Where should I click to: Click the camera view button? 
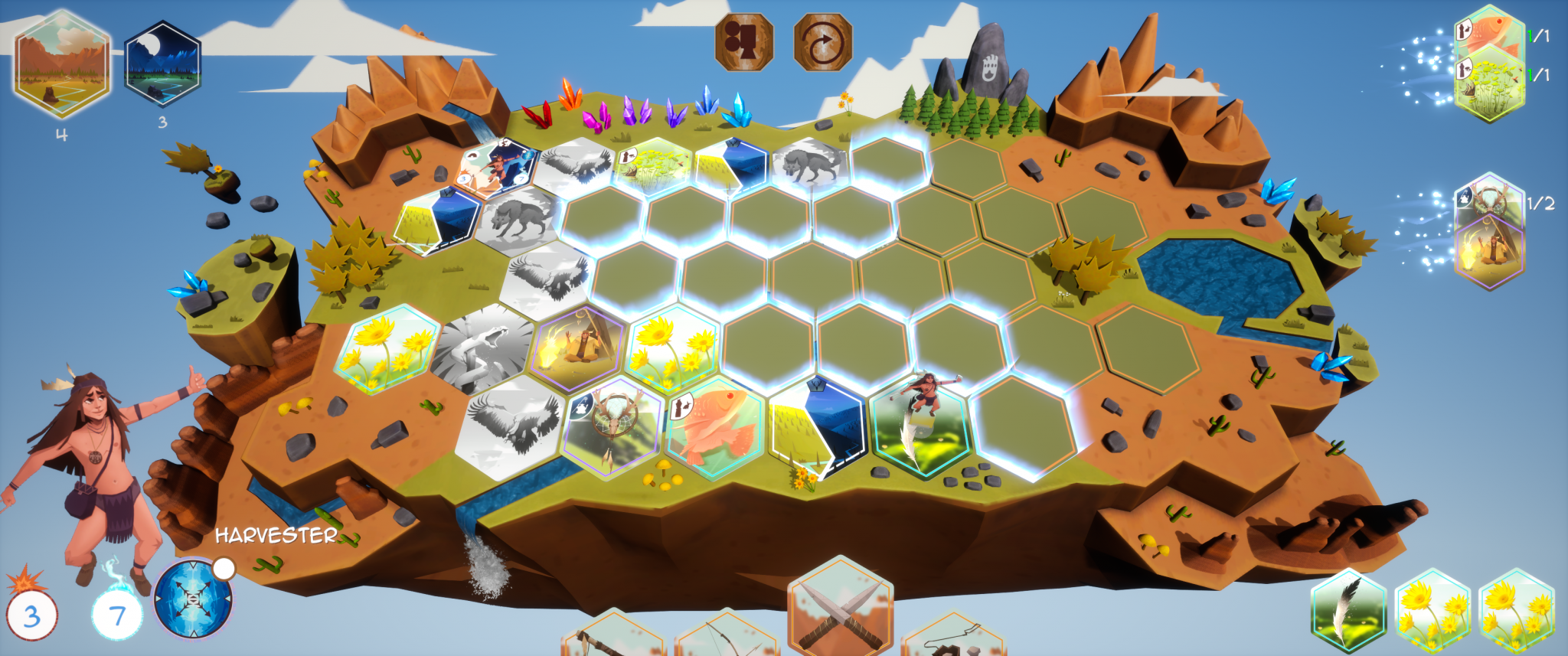click(743, 42)
